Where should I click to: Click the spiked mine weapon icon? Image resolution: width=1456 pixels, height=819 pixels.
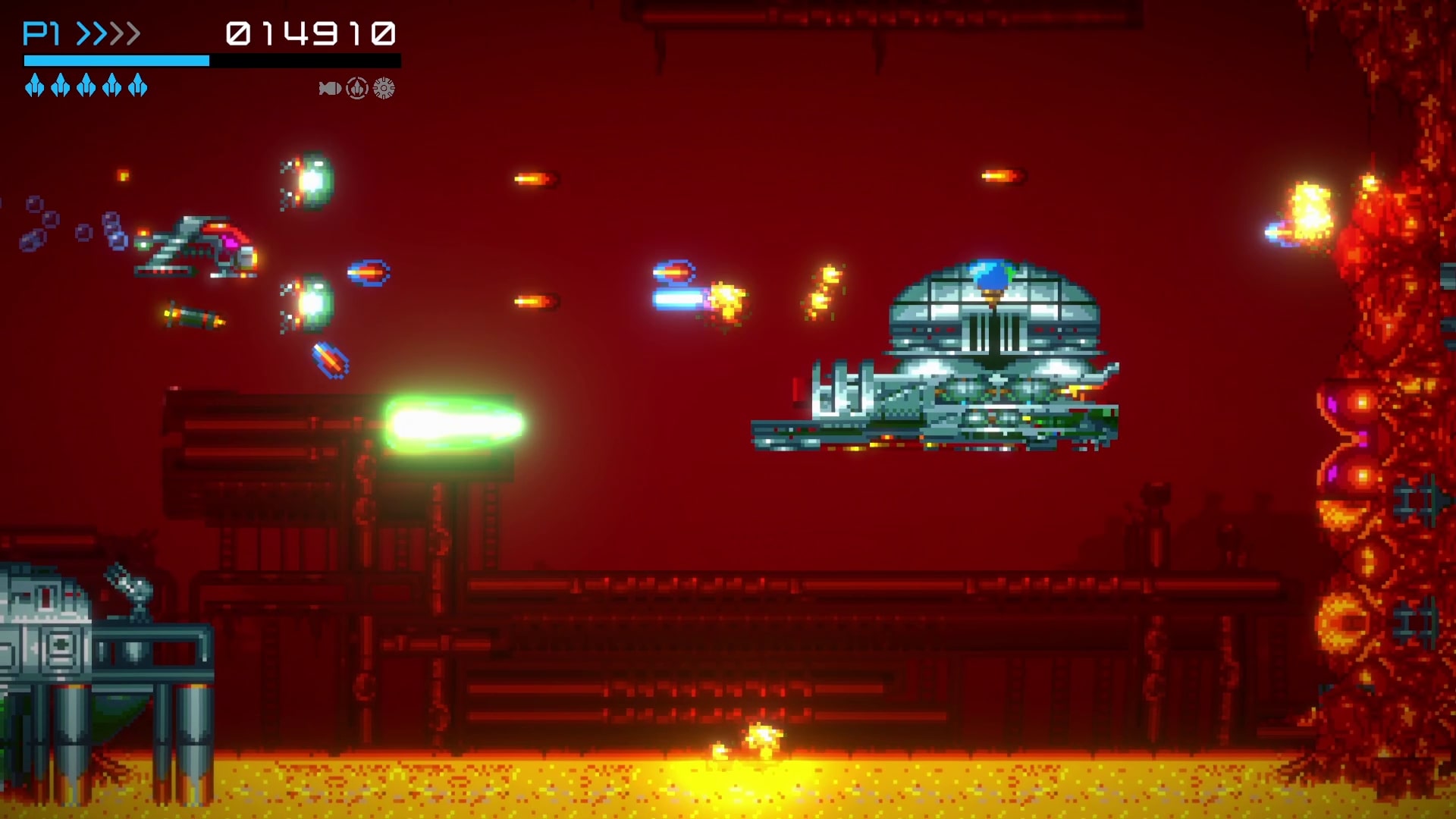[384, 89]
